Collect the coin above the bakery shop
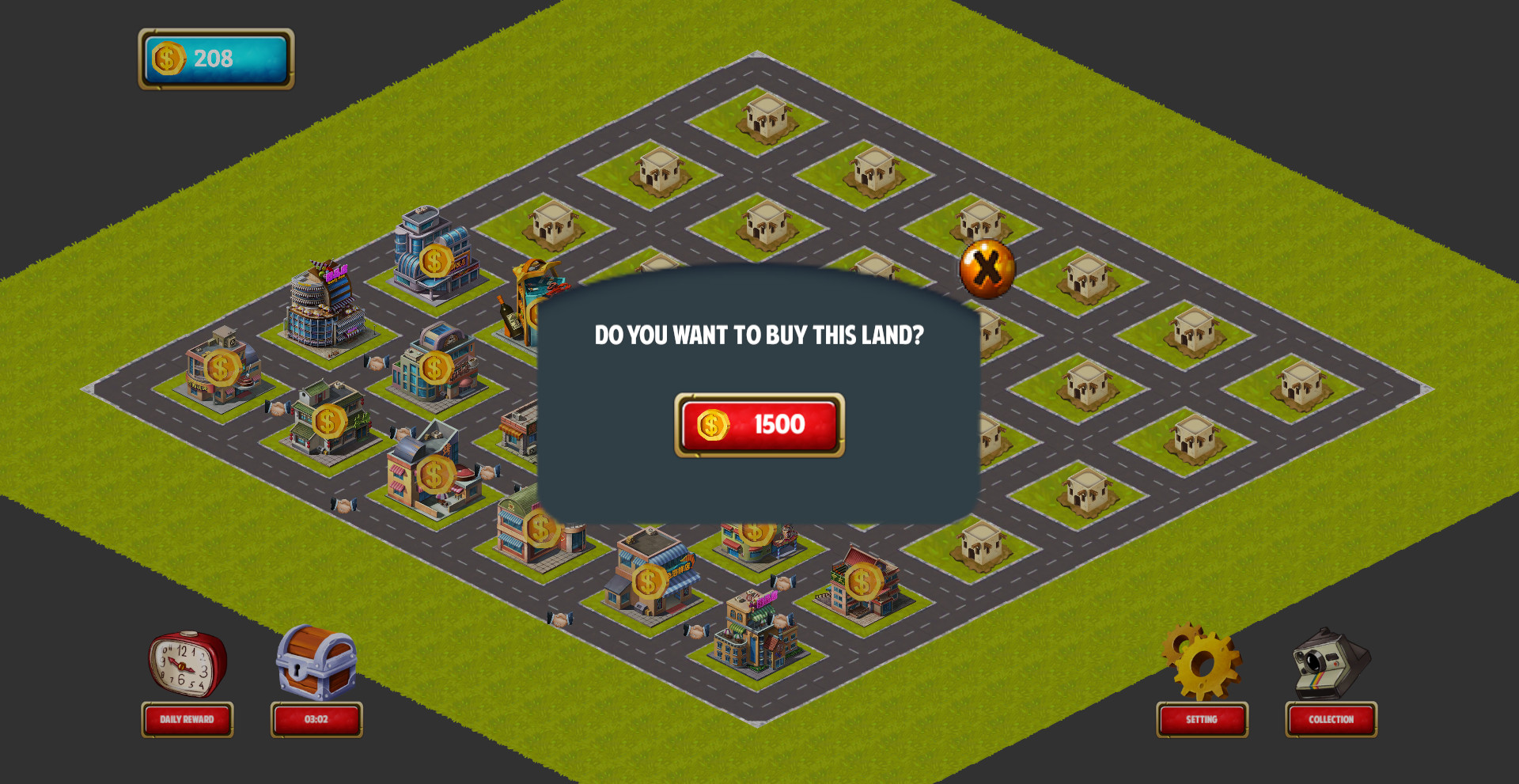1519x784 pixels. click(x=540, y=525)
